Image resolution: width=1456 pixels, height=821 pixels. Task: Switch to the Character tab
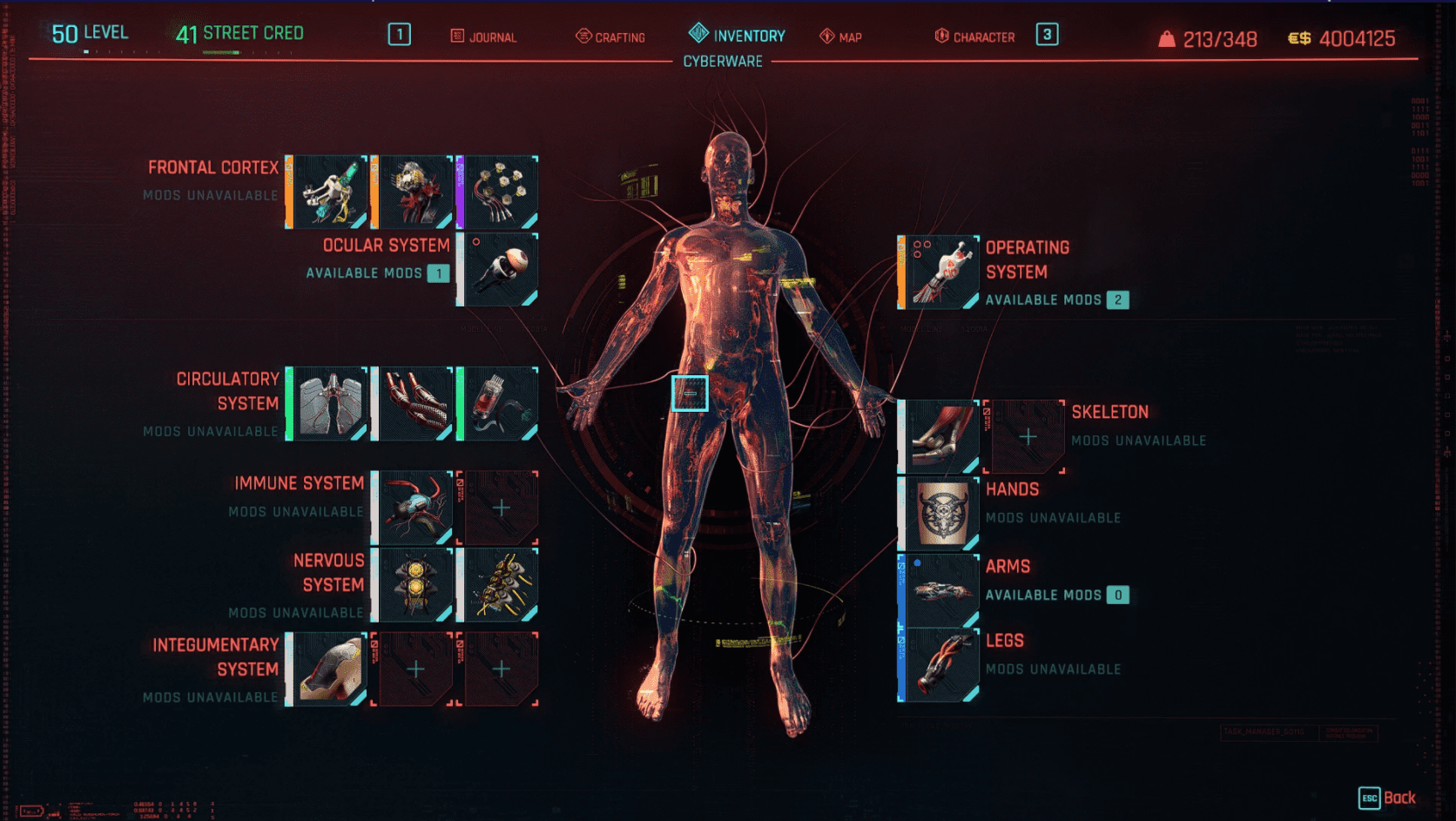tap(975, 37)
